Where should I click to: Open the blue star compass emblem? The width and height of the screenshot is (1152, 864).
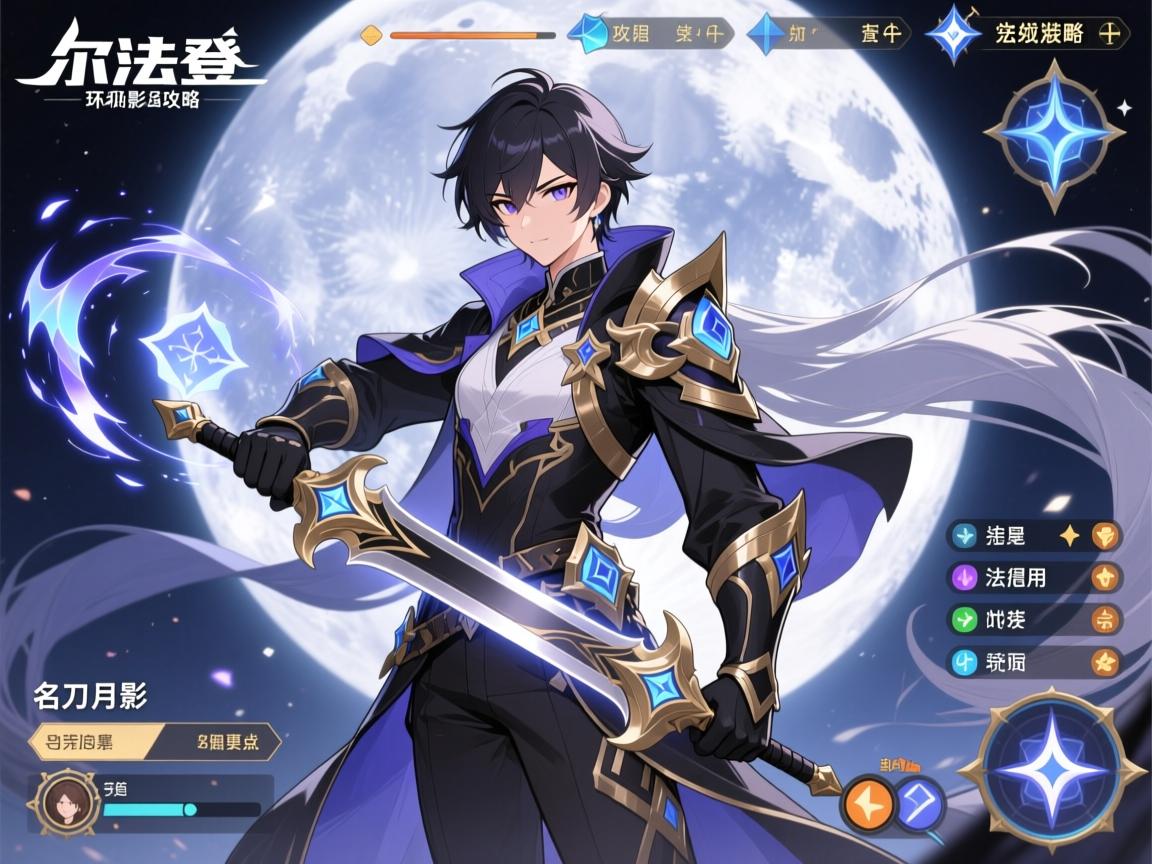(x=1054, y=134)
